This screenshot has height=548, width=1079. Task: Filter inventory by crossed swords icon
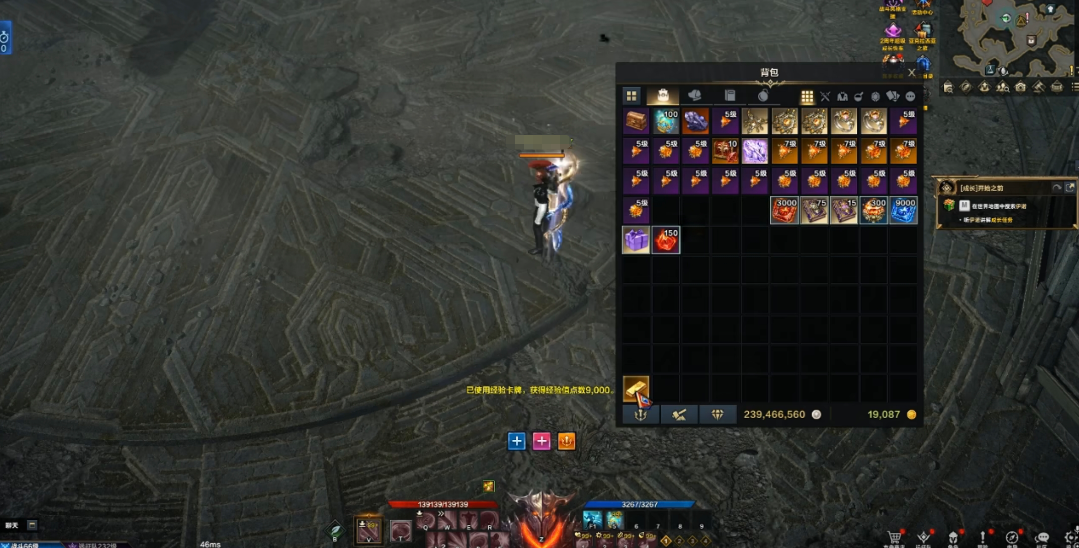coord(825,97)
